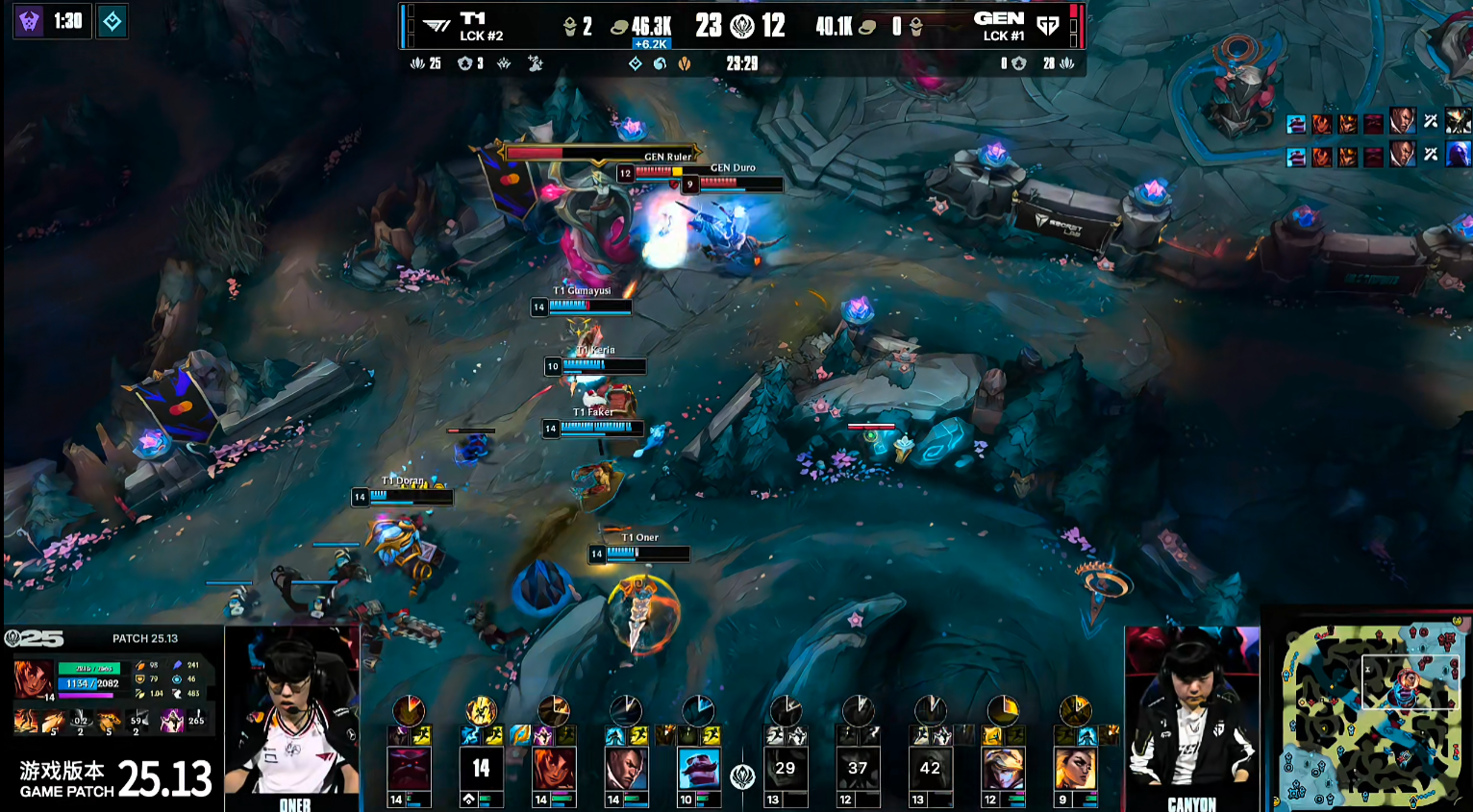This screenshot has height=812, width=1473.
Task: Click the T1 team logo on scoreboard
Action: tap(437, 26)
